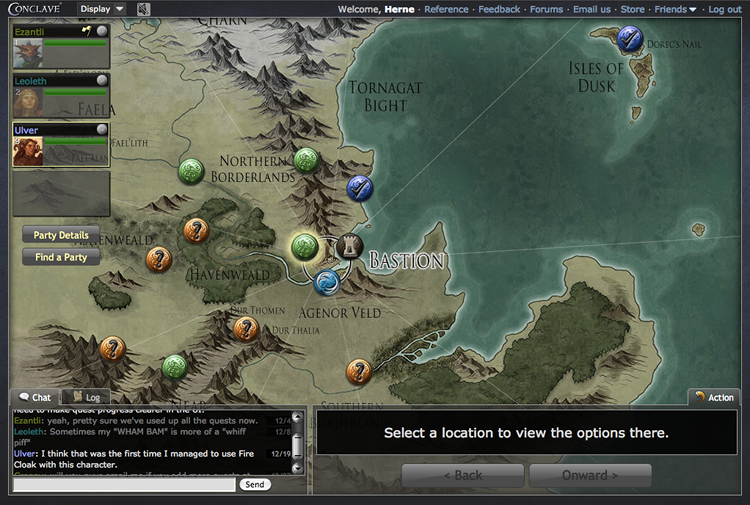Viewport: 750px width, 505px height.
Task: Go to the Forums
Action: [546, 9]
